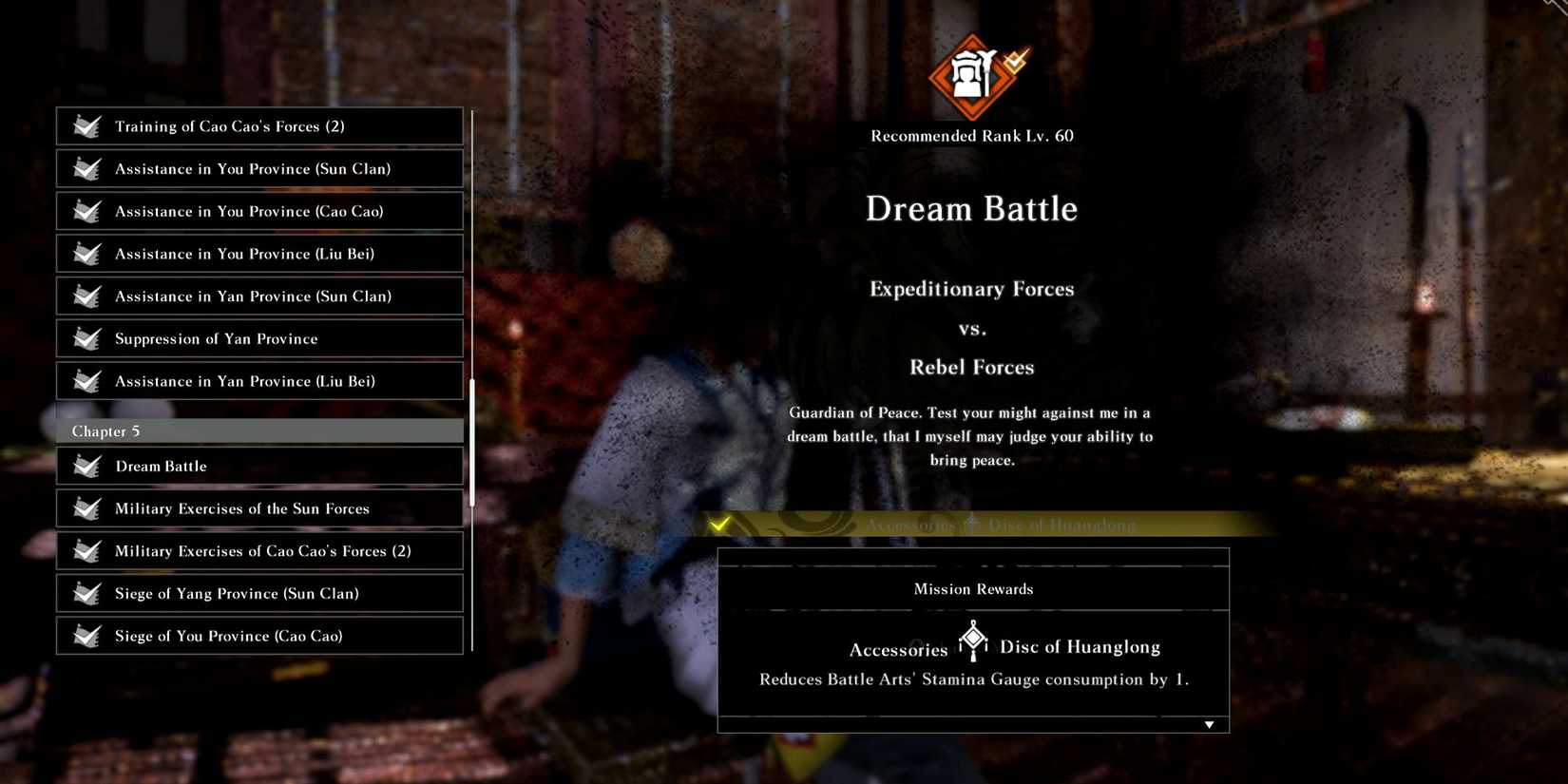
Task: Click the Dream Battle title text
Action: point(971,209)
